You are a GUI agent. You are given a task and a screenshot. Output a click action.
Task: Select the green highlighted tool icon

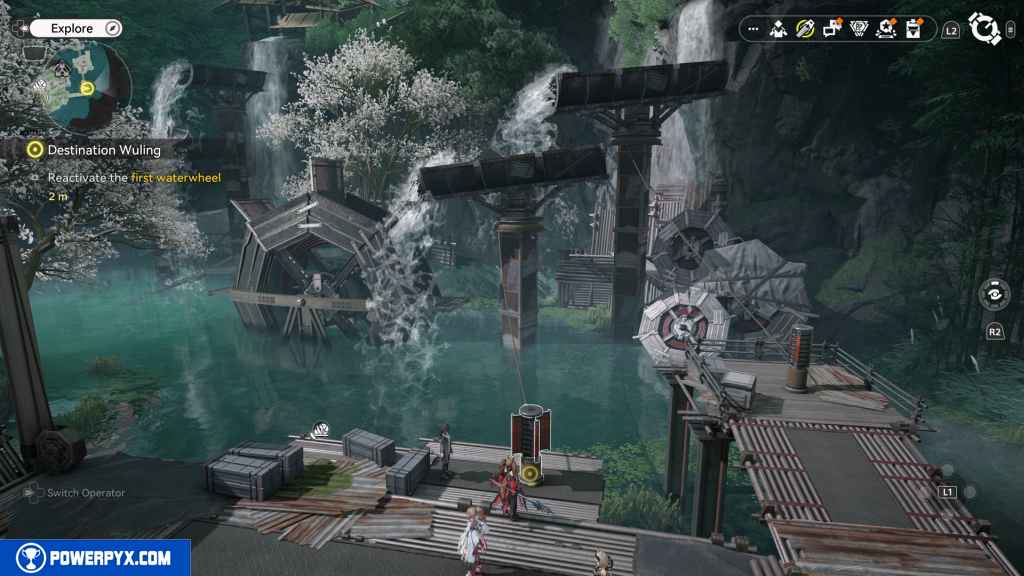point(804,29)
